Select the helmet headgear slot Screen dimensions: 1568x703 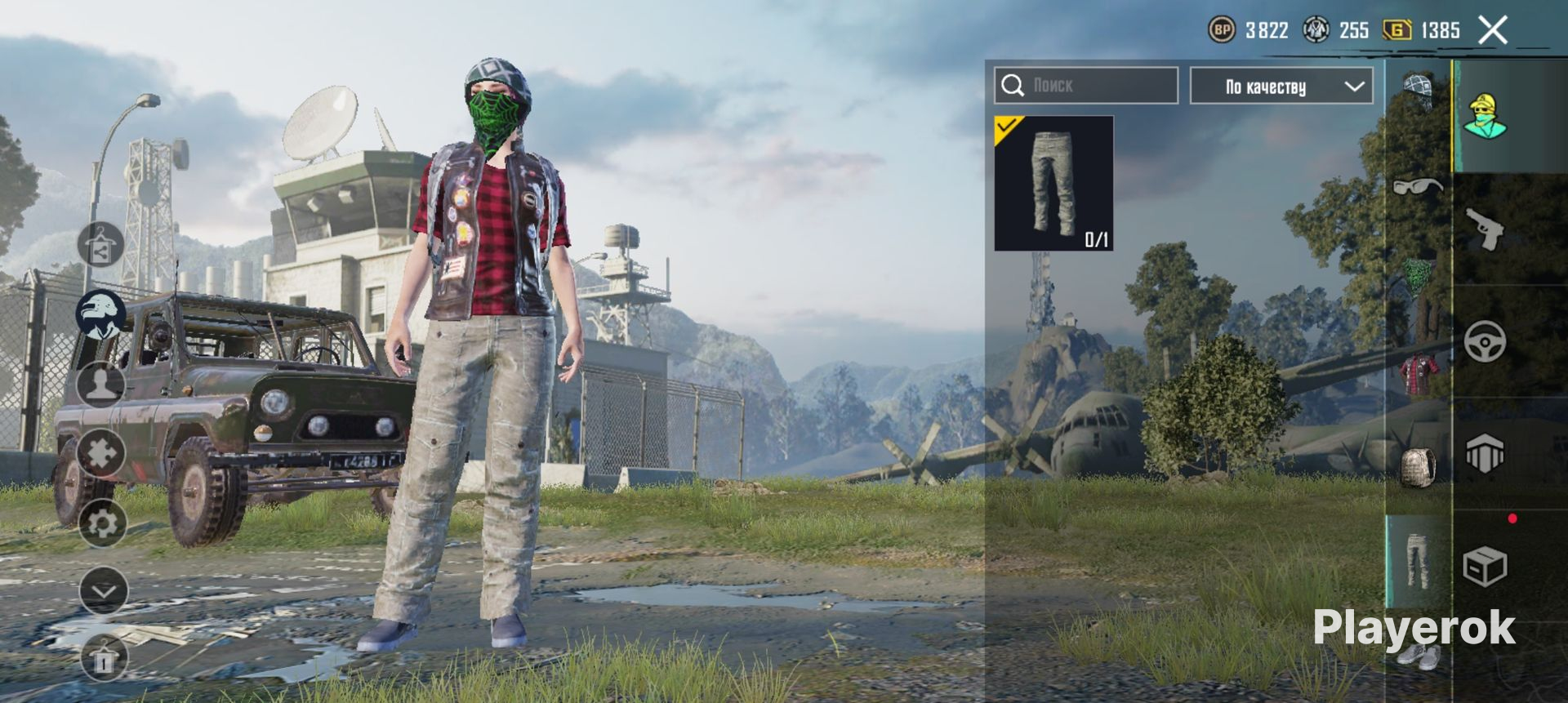pyautogui.click(x=1418, y=91)
